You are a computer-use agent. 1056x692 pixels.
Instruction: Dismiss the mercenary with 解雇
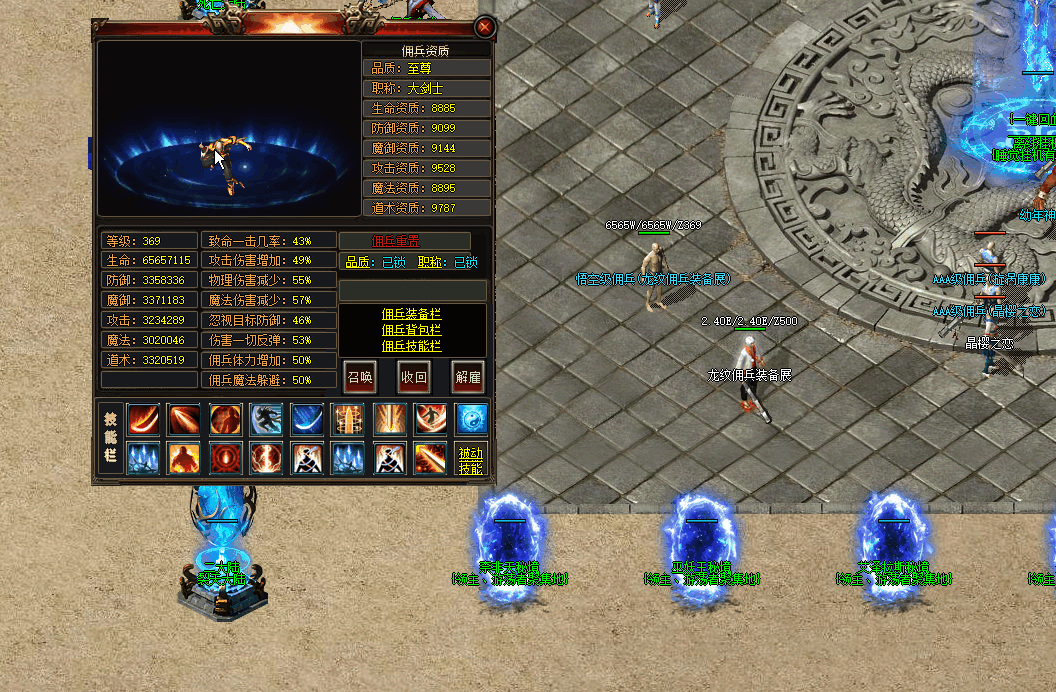point(468,377)
